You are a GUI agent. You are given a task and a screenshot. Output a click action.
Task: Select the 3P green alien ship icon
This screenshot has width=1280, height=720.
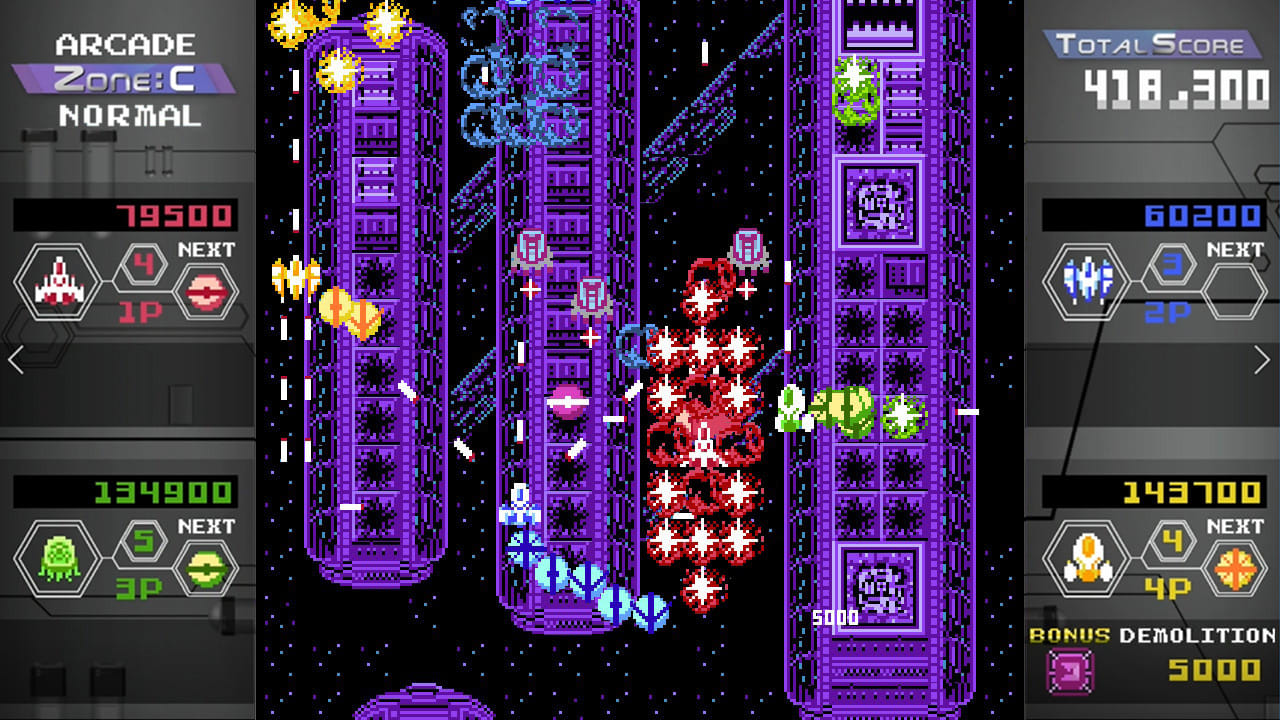[x=57, y=558]
